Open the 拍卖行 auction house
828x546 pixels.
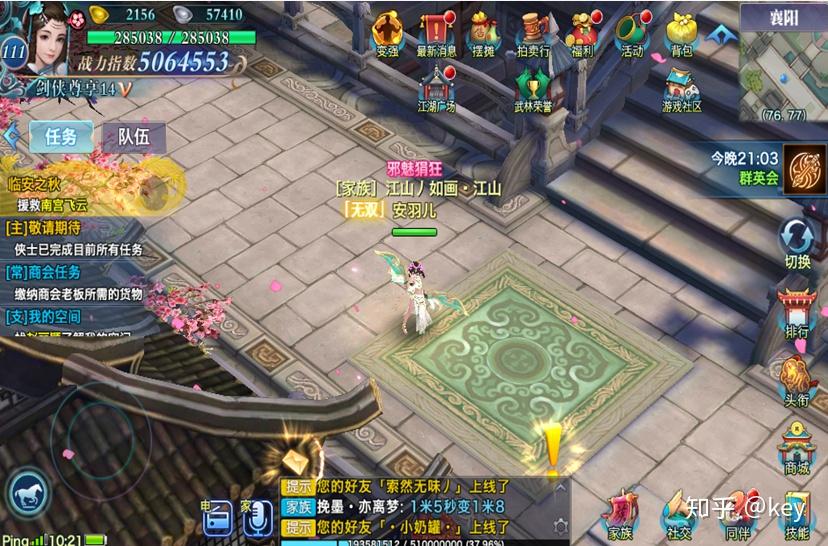(533, 33)
